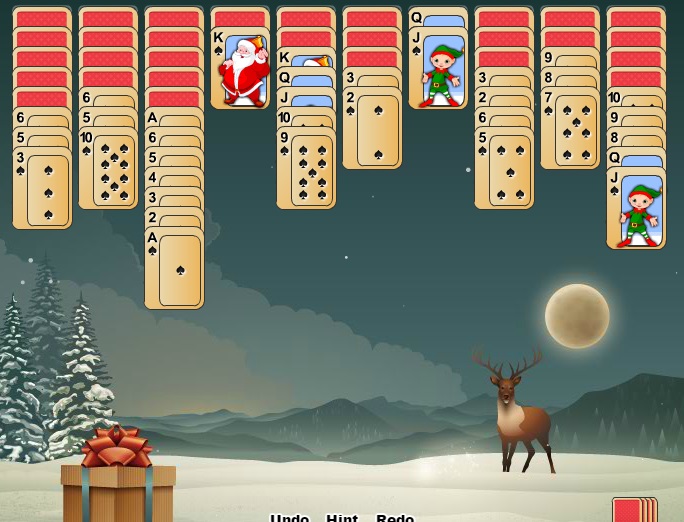Select the fully exposed Santa King of spades

coord(240,69)
